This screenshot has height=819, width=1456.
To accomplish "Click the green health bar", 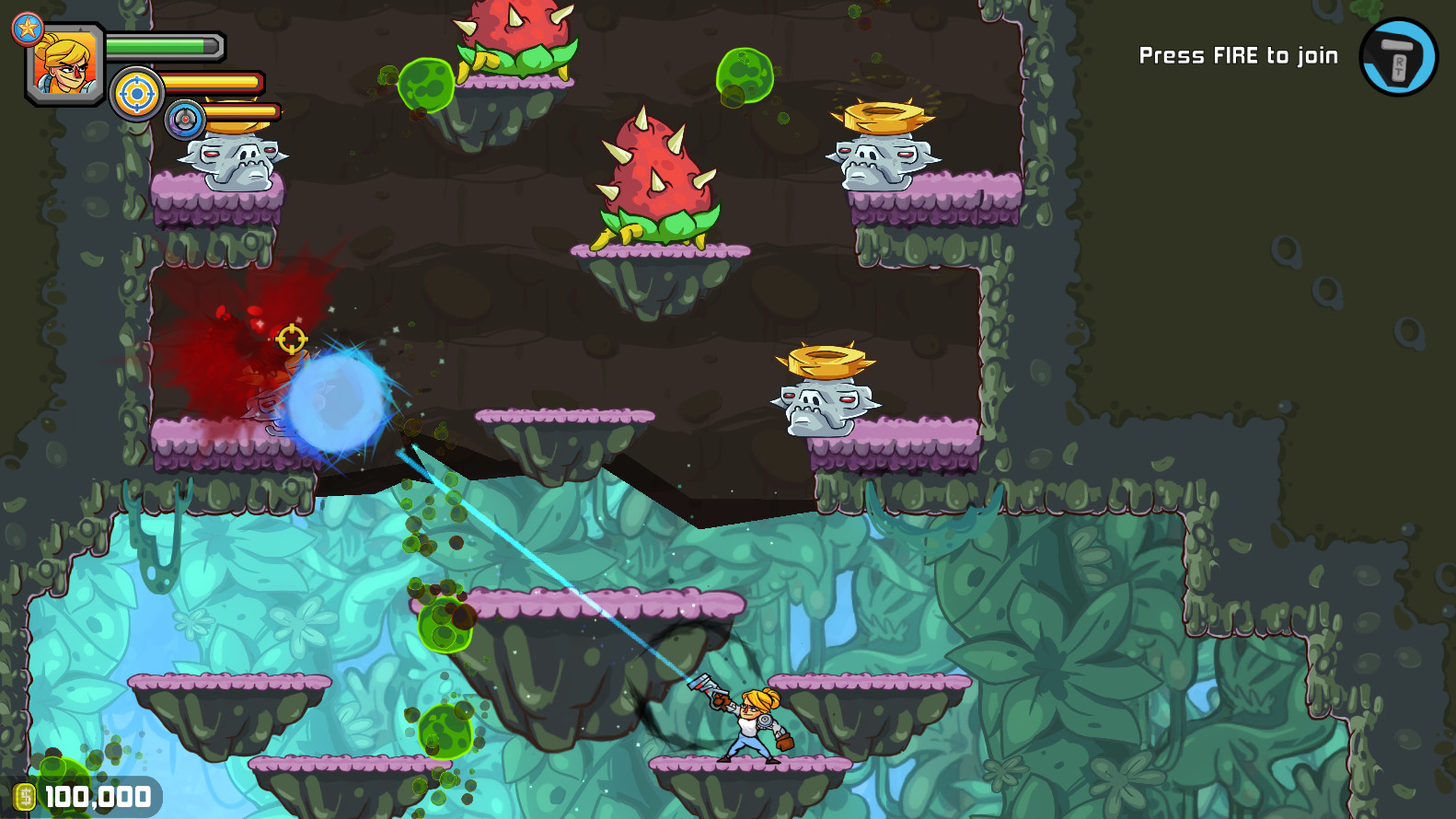I will [x=166, y=44].
